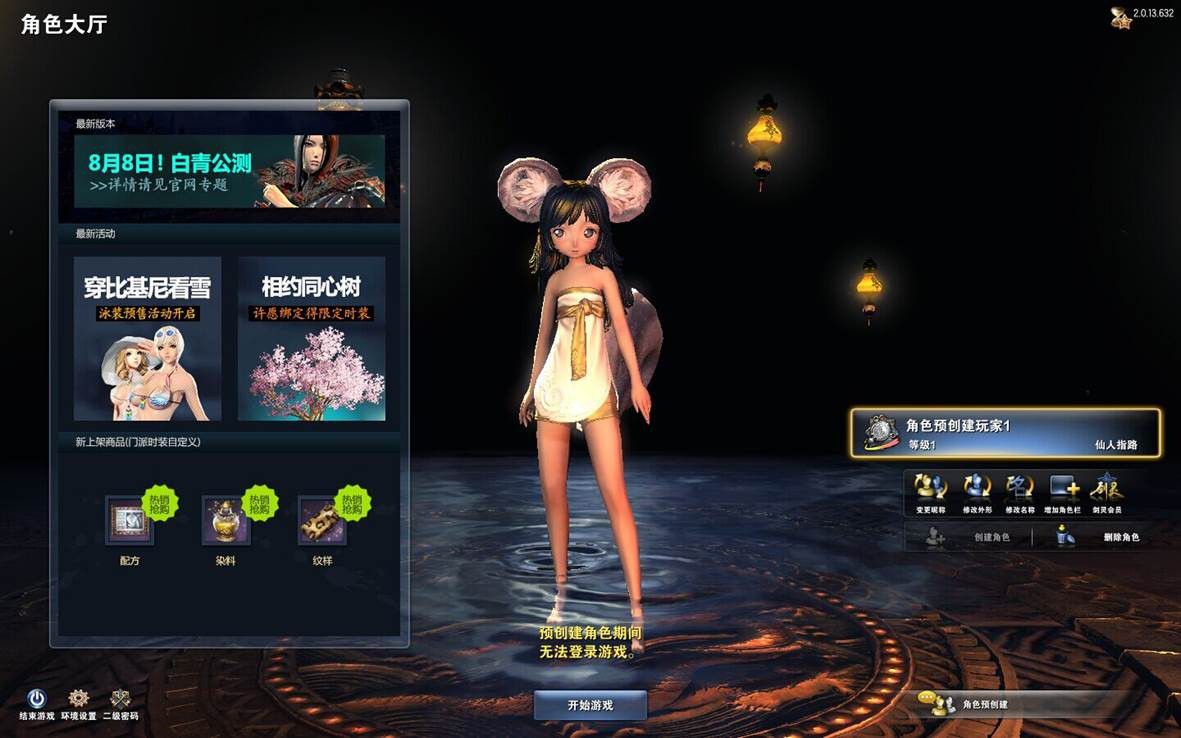Click the 创建角色 create character button
1181x738 pixels.
[968, 537]
